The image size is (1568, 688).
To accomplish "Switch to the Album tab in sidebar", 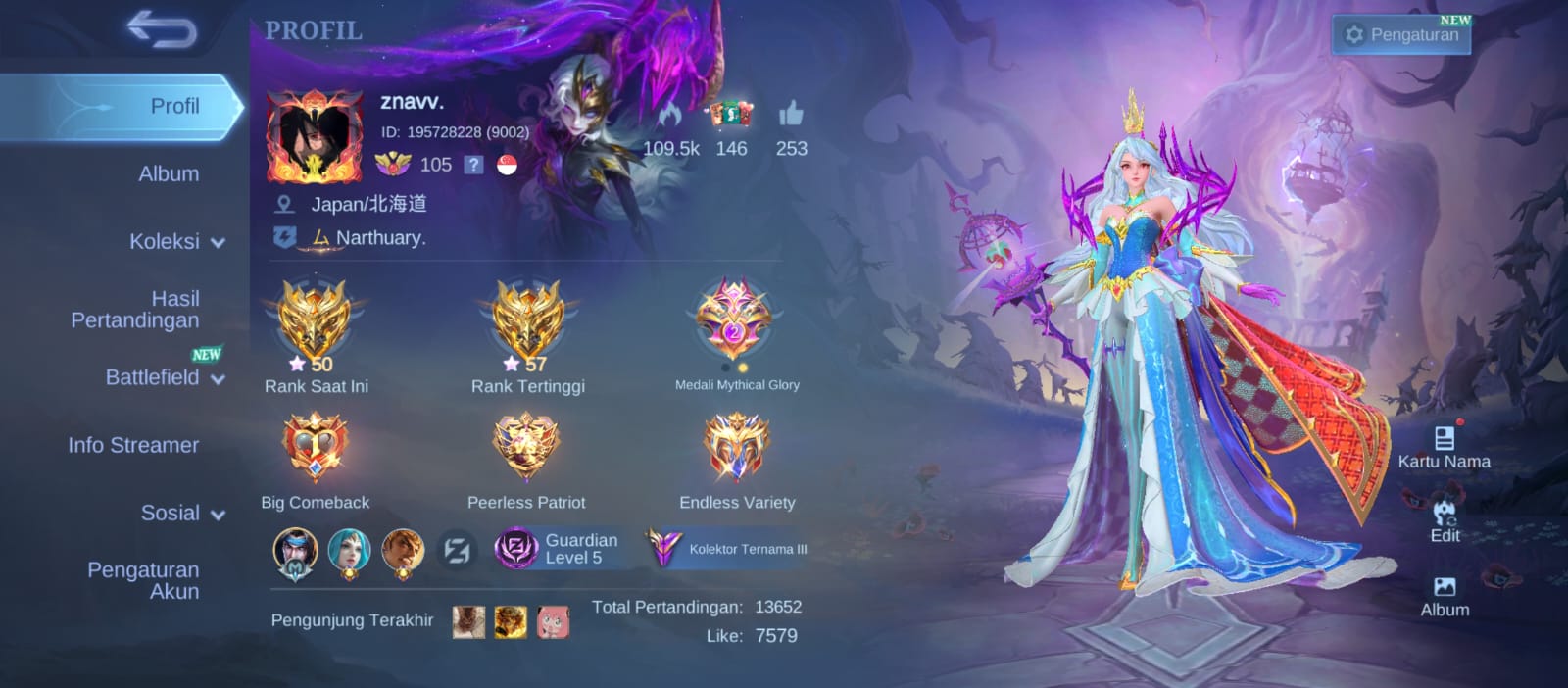I will 169,173.
